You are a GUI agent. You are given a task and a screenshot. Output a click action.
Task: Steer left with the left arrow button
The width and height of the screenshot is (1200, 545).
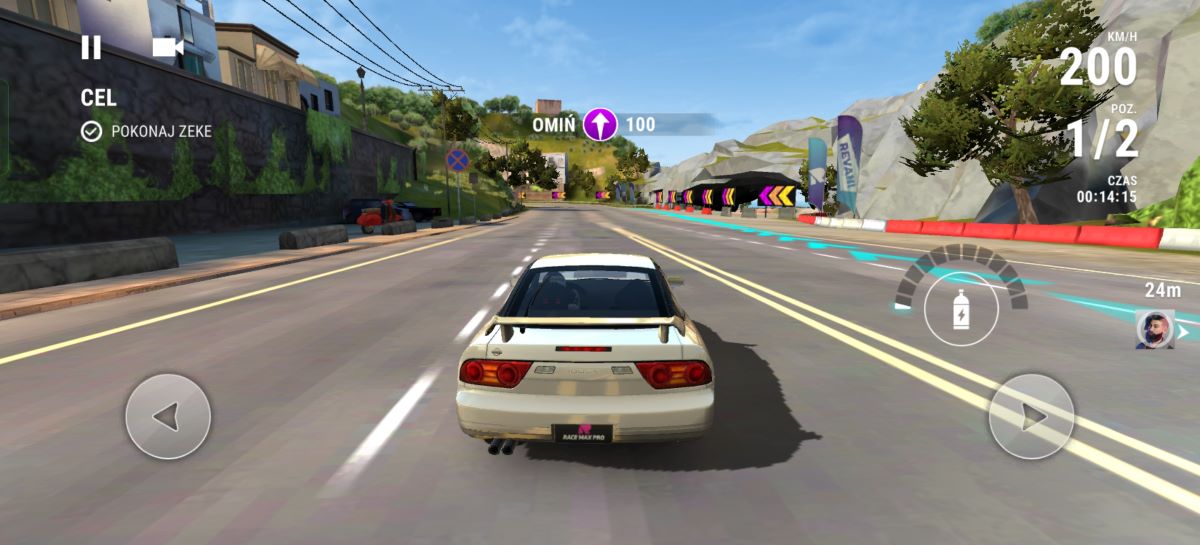tap(168, 416)
